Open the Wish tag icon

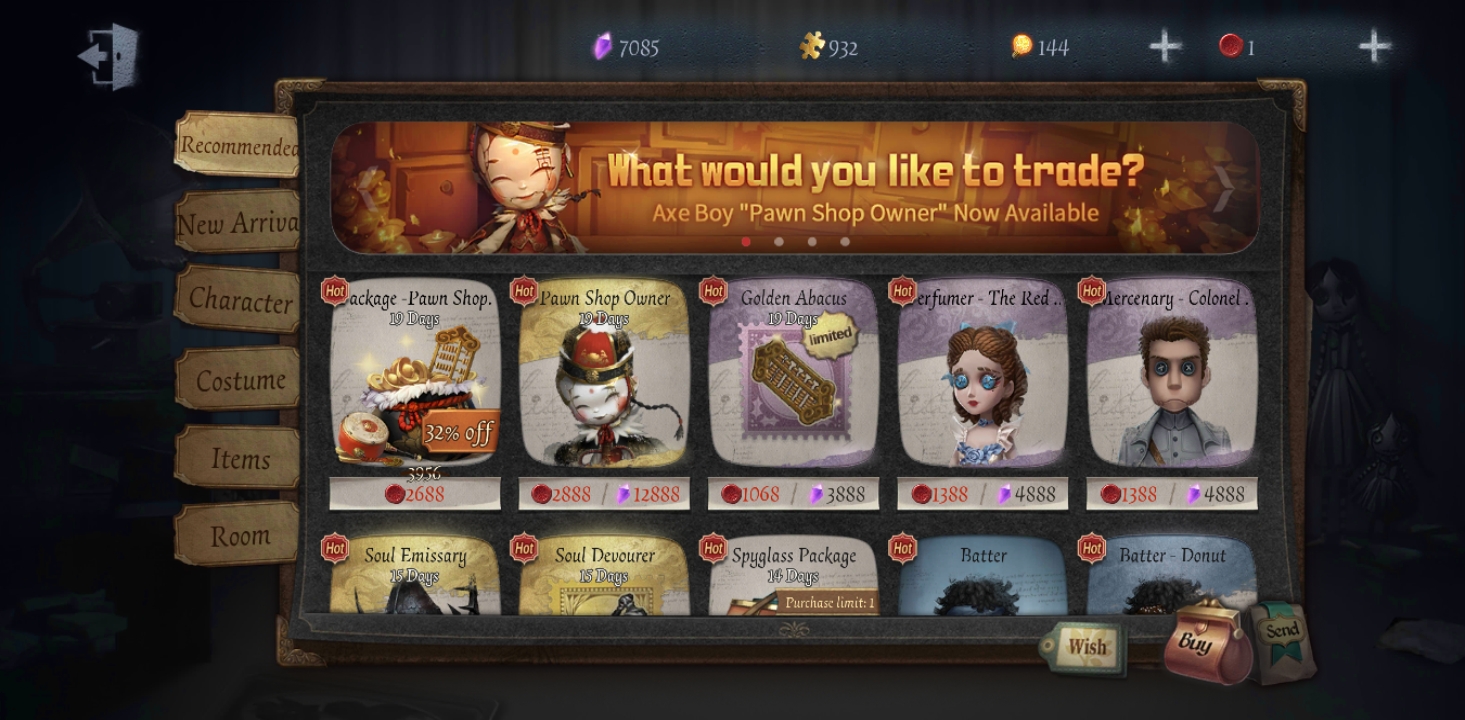pos(1086,648)
